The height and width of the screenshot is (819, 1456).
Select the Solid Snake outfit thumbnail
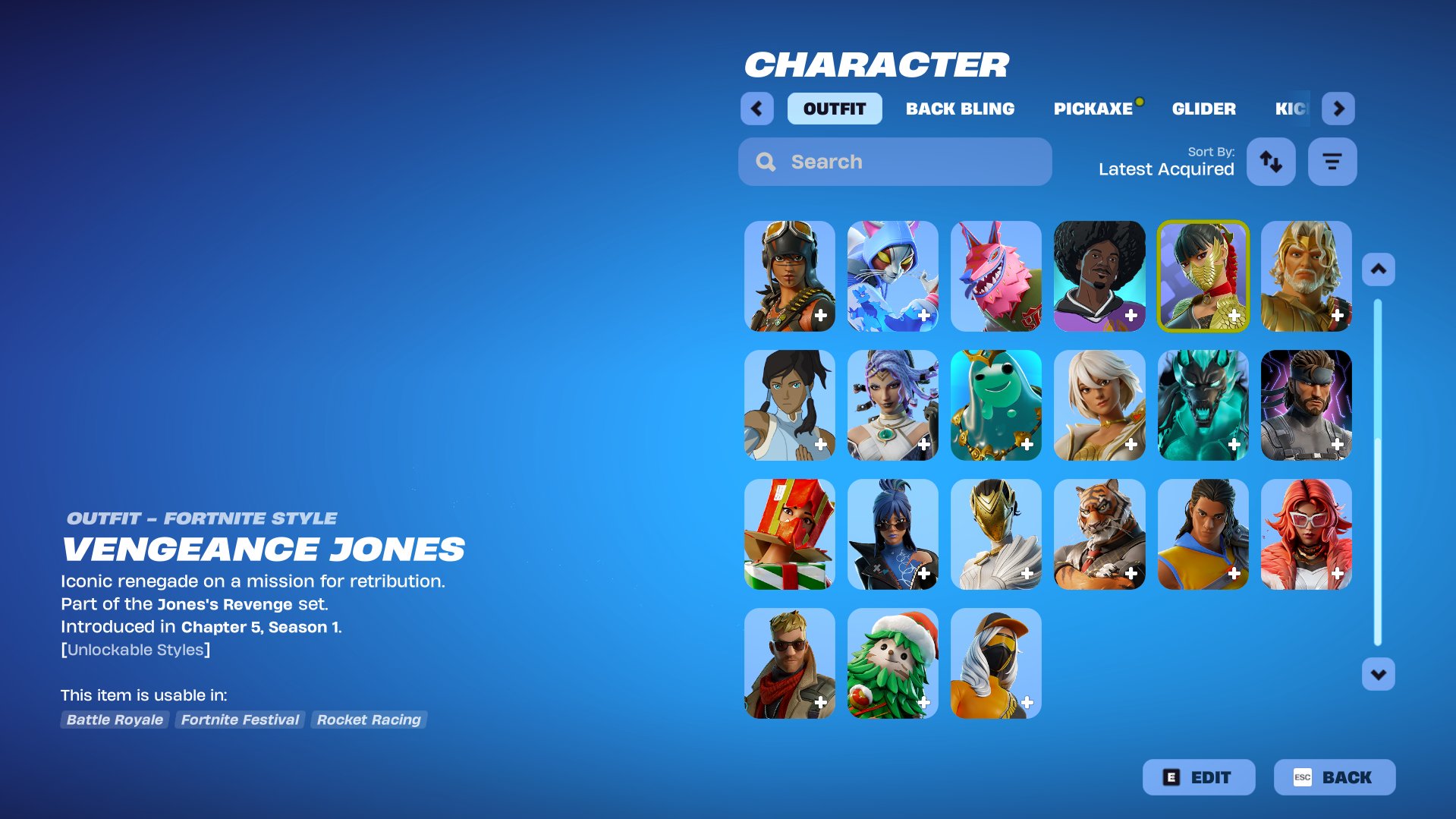click(1306, 405)
